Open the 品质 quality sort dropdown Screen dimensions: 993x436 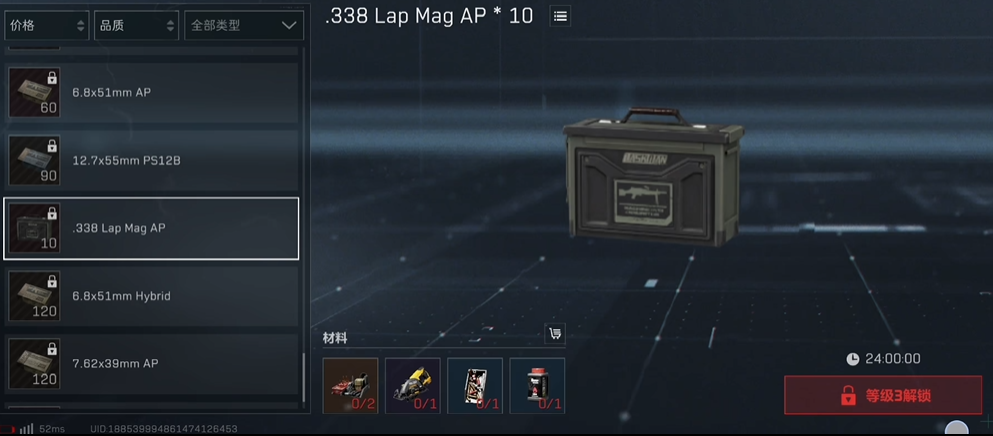tap(136, 26)
